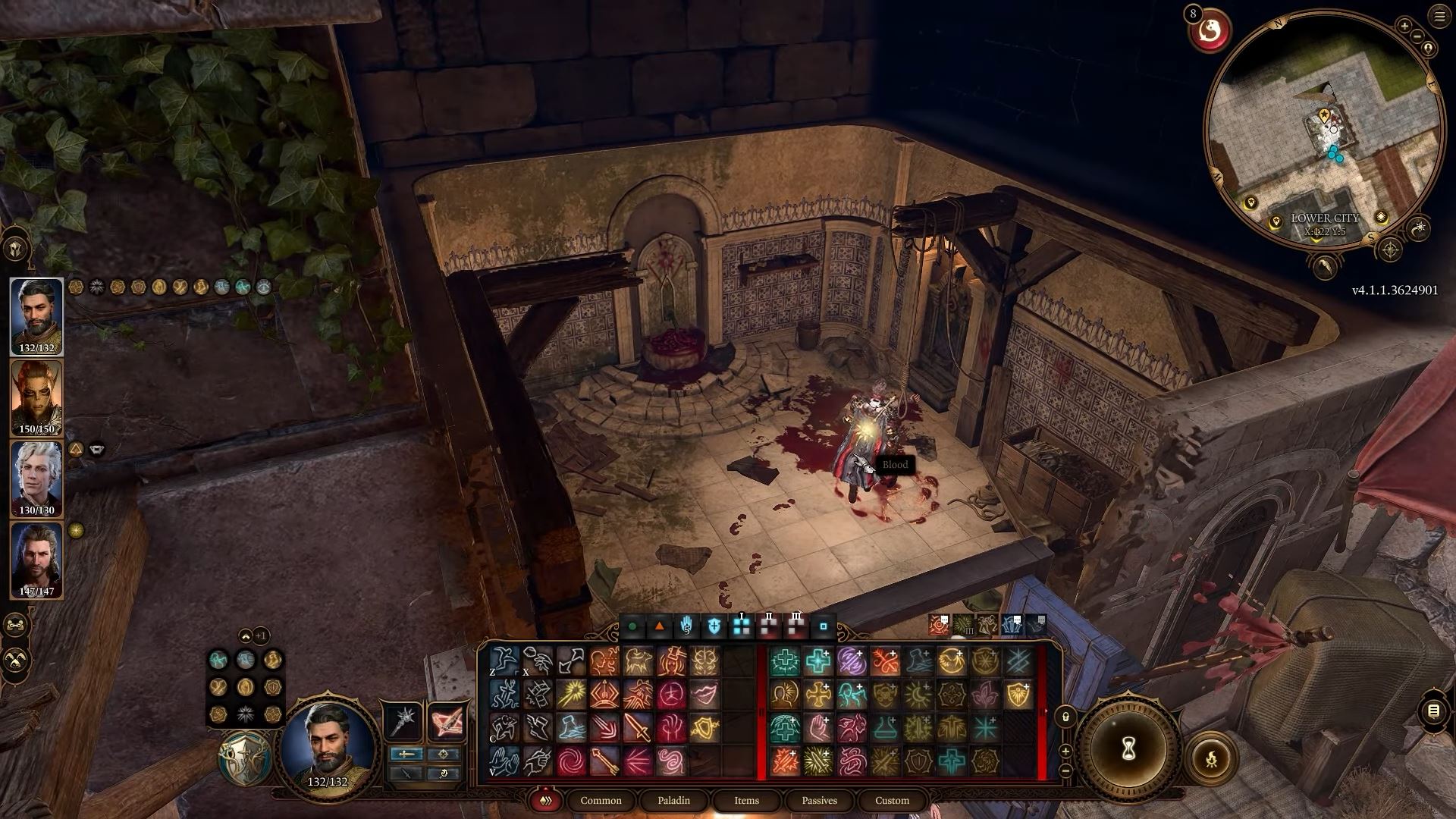
Task: Show the Items hotbar tab
Action: pyautogui.click(x=746, y=800)
